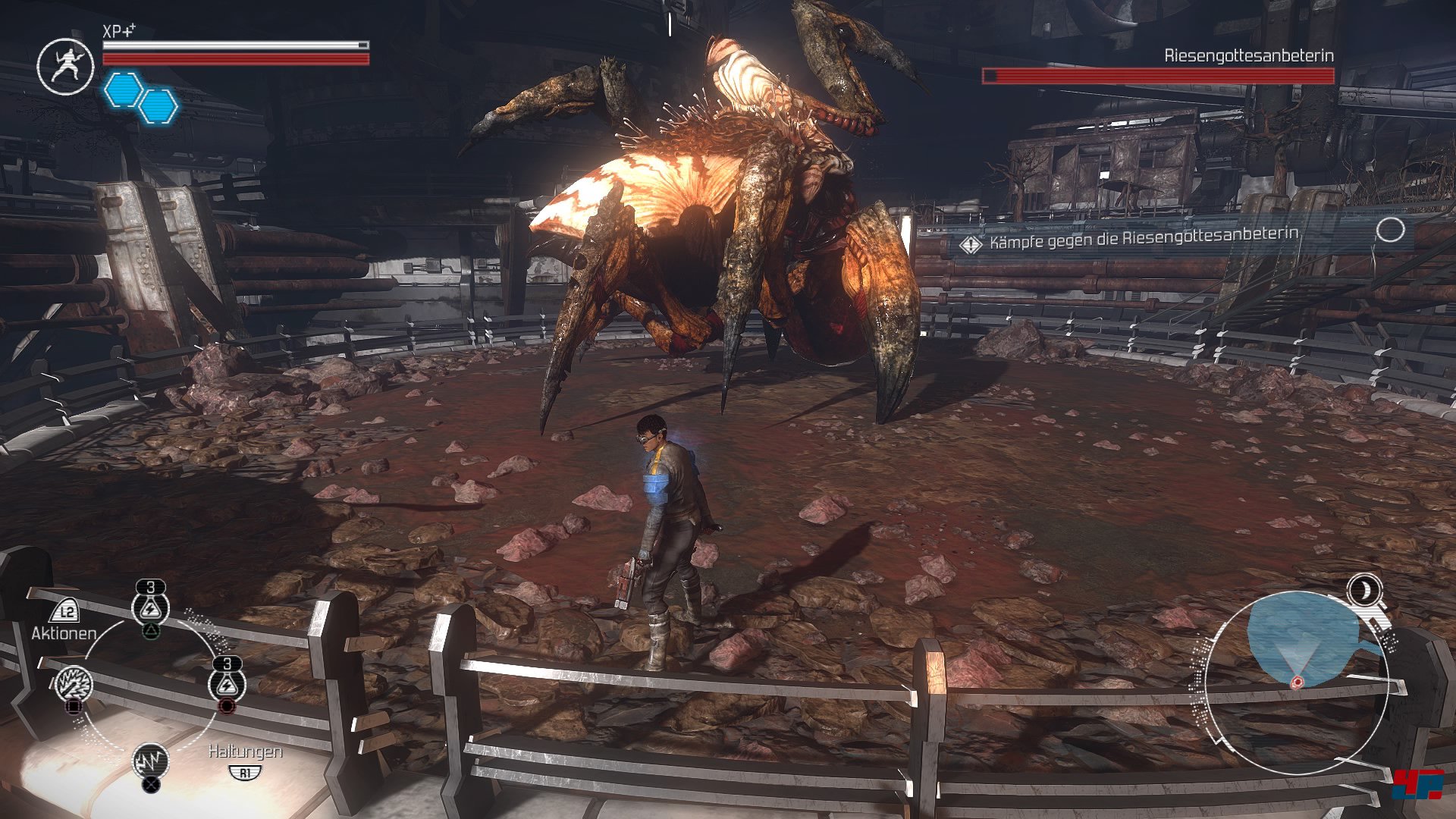Image resolution: width=1456 pixels, height=819 pixels.
Task: Click the 4P logo watermark
Action: point(1418,784)
